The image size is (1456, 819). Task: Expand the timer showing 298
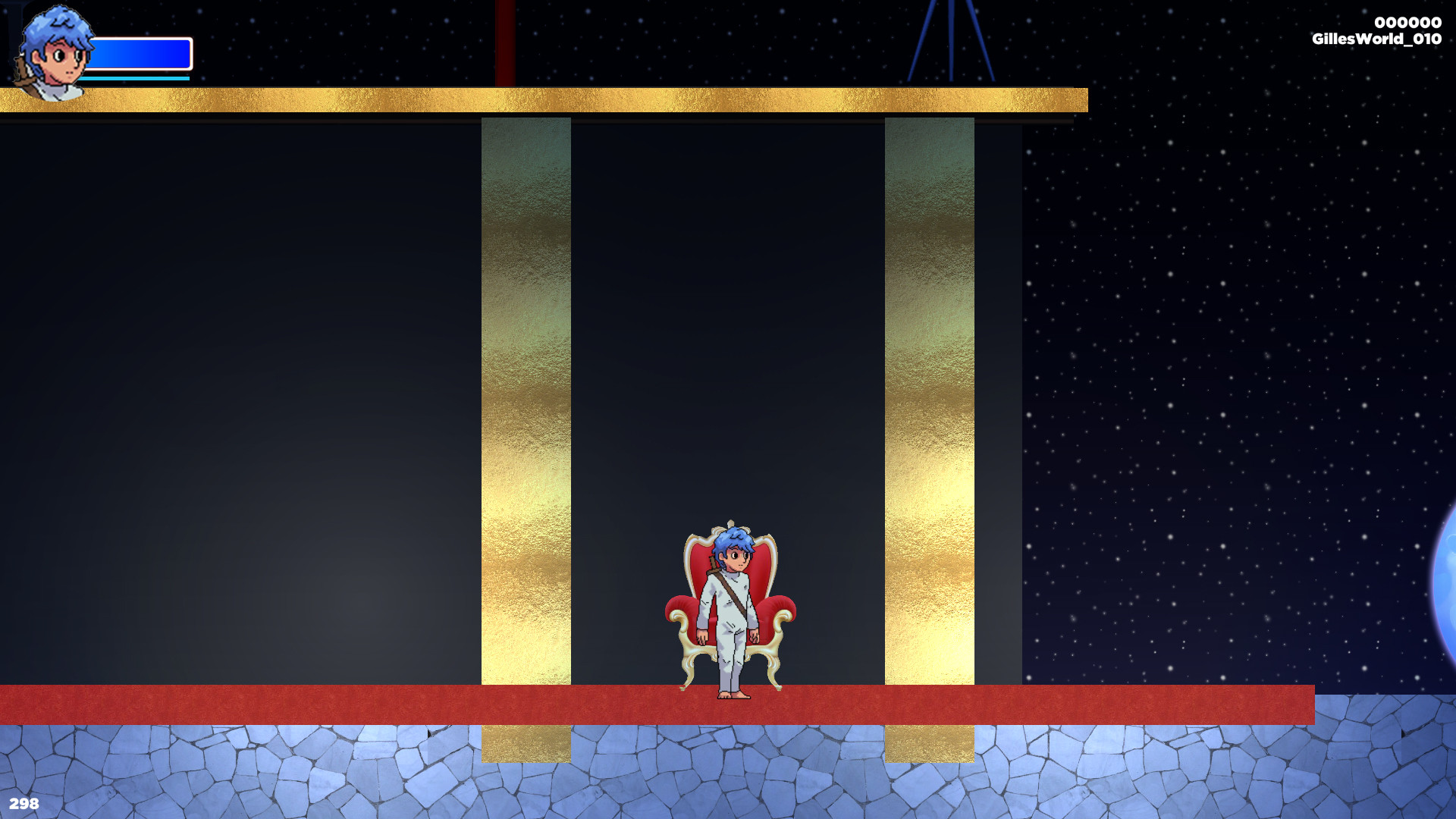click(24, 803)
